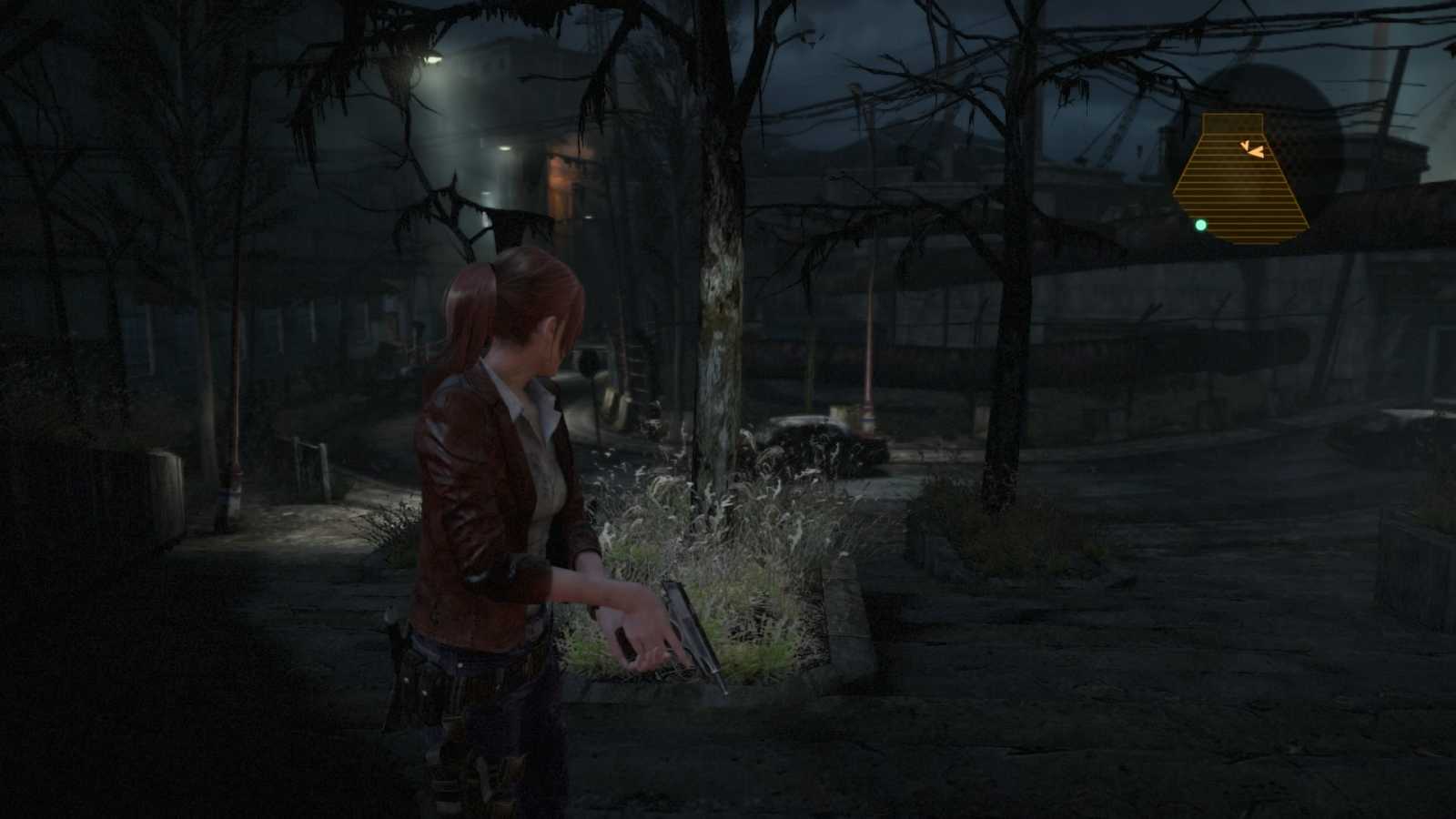Click the camera view cone indicator on the minimap
The image size is (1456, 819).
click(1244, 144)
